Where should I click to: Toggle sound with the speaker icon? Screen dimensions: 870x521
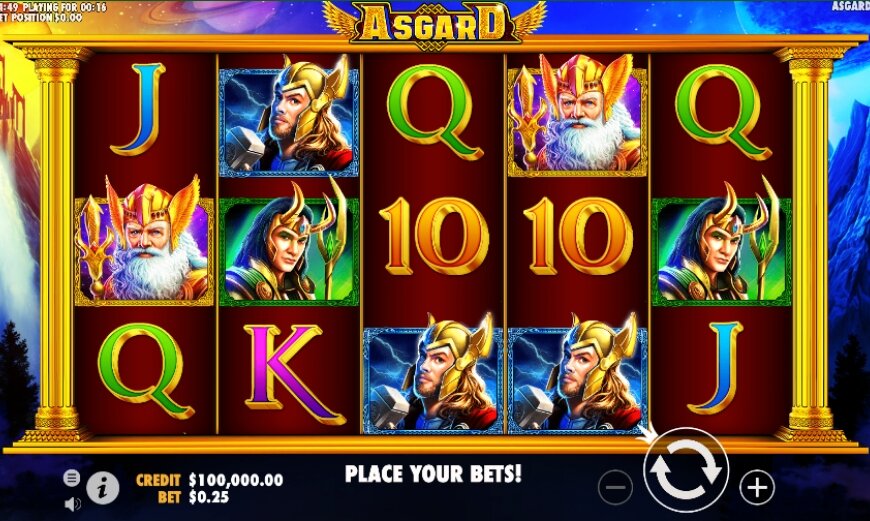click(x=72, y=503)
